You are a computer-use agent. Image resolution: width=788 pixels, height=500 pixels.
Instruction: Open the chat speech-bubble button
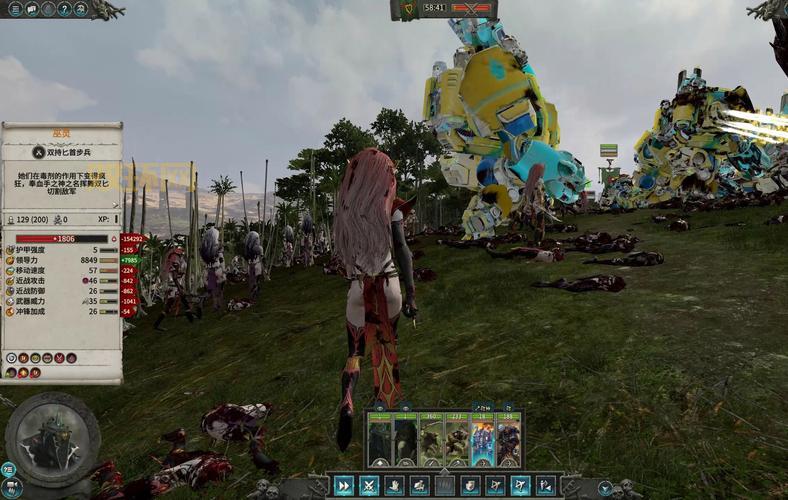tap(32, 9)
